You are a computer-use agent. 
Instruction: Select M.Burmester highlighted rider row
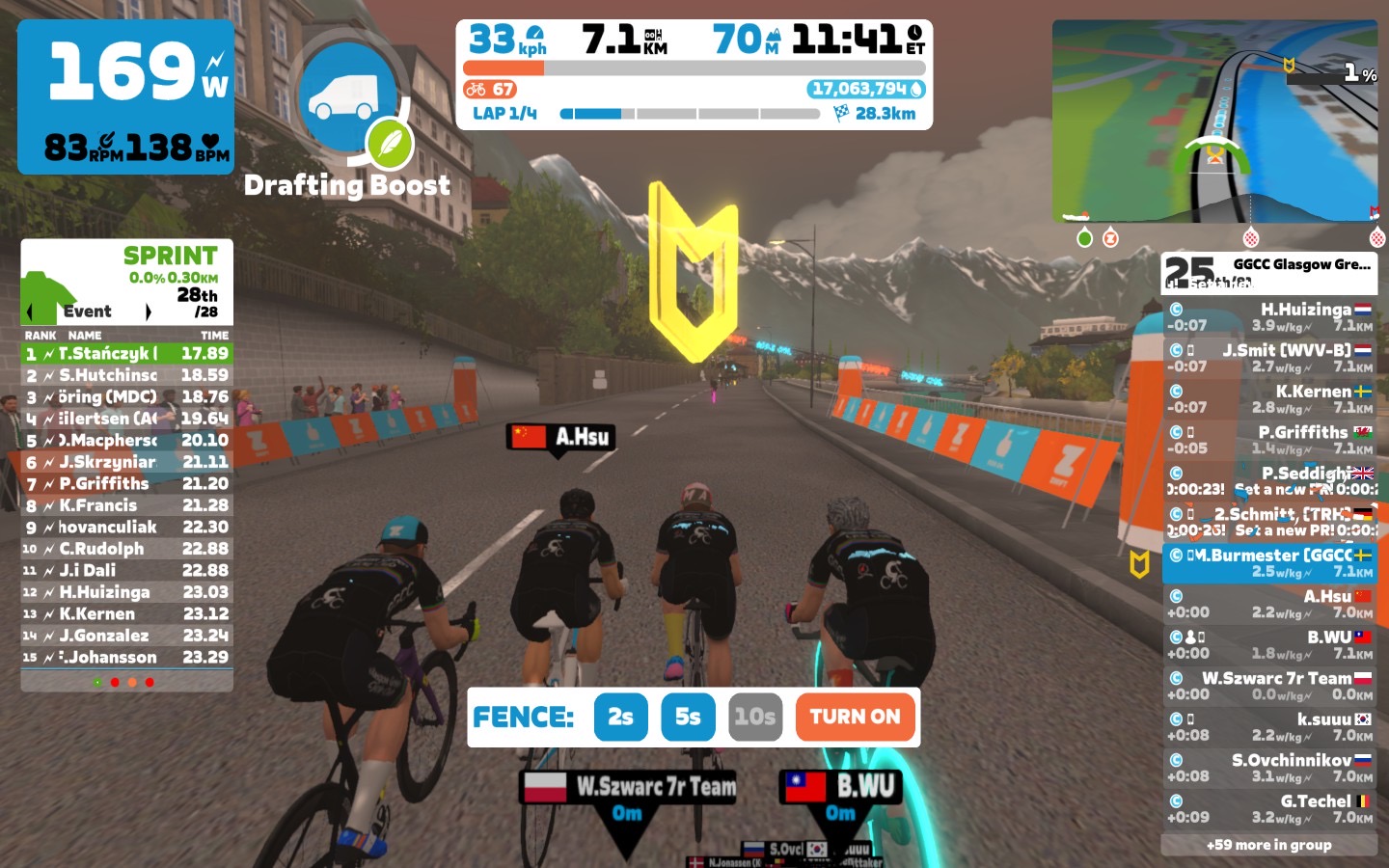click(1268, 562)
